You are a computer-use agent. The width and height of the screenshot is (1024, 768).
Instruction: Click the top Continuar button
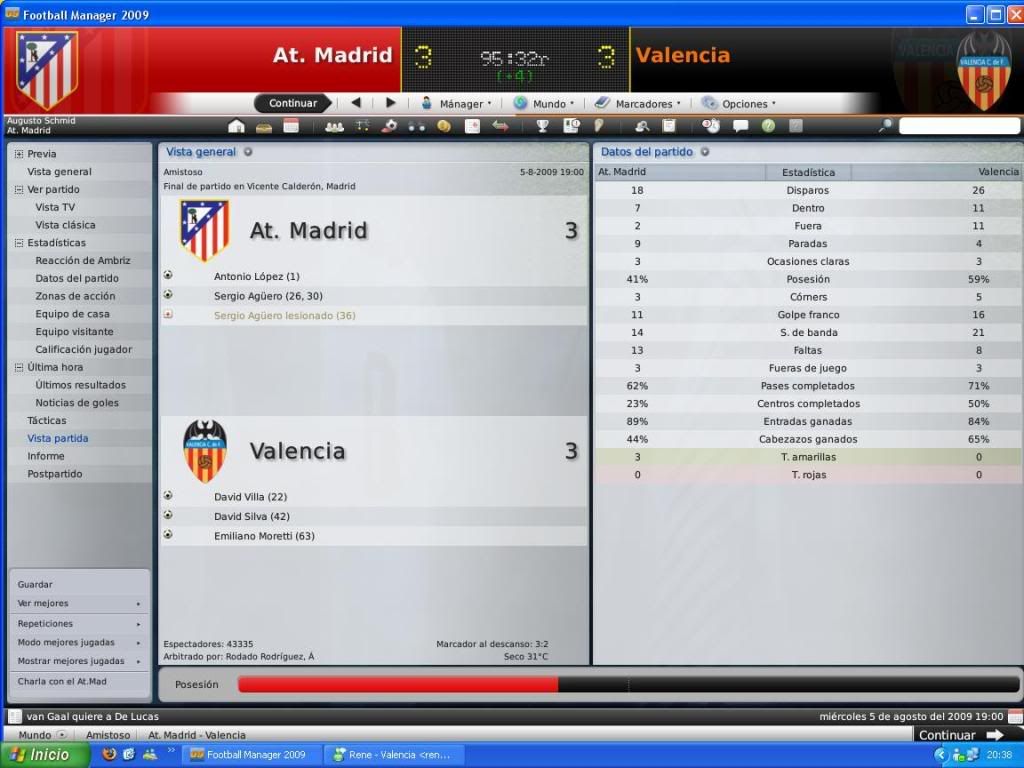(292, 103)
